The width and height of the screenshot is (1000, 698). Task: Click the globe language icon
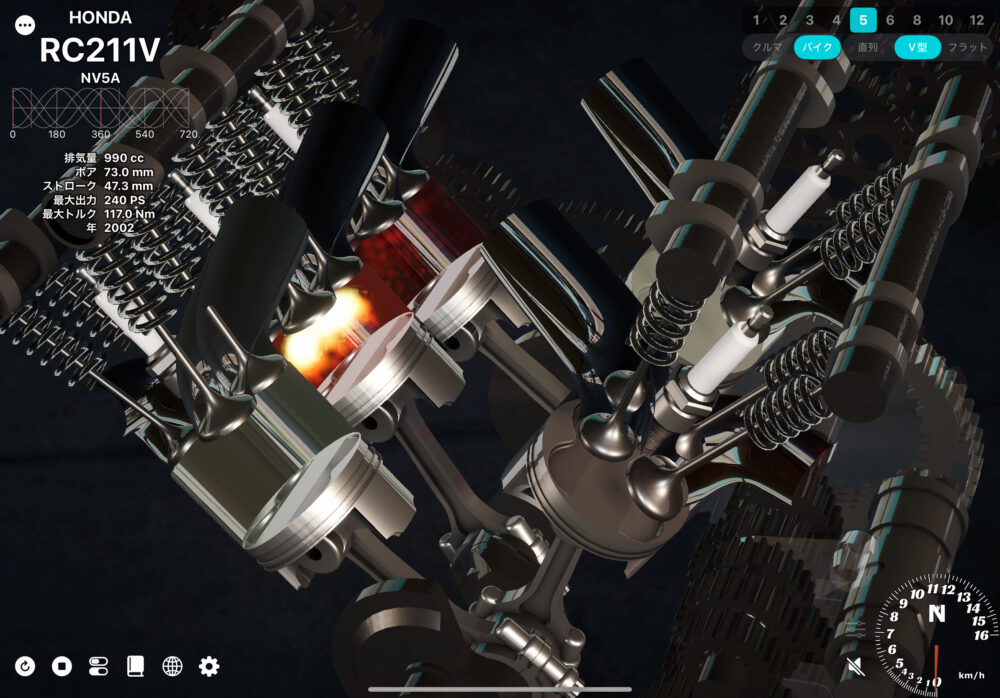(172, 666)
